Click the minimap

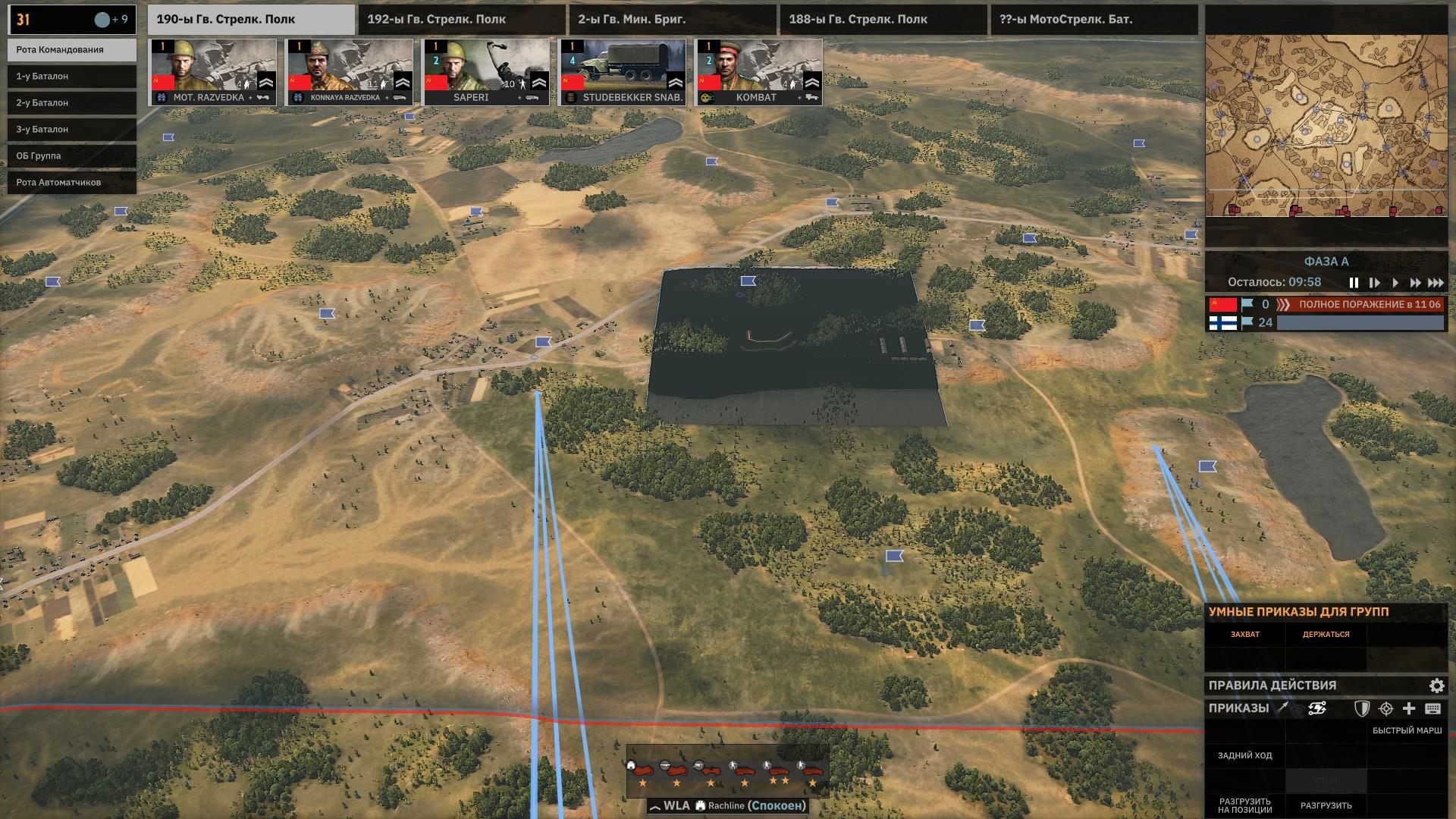pos(1326,125)
